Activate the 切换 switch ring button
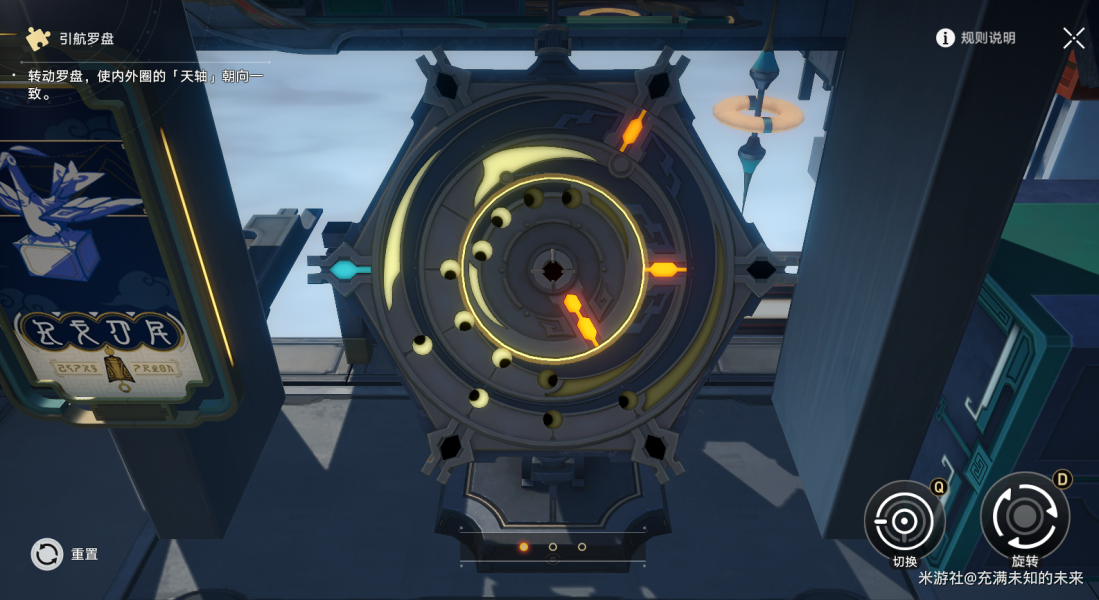This screenshot has width=1099, height=600. point(904,520)
